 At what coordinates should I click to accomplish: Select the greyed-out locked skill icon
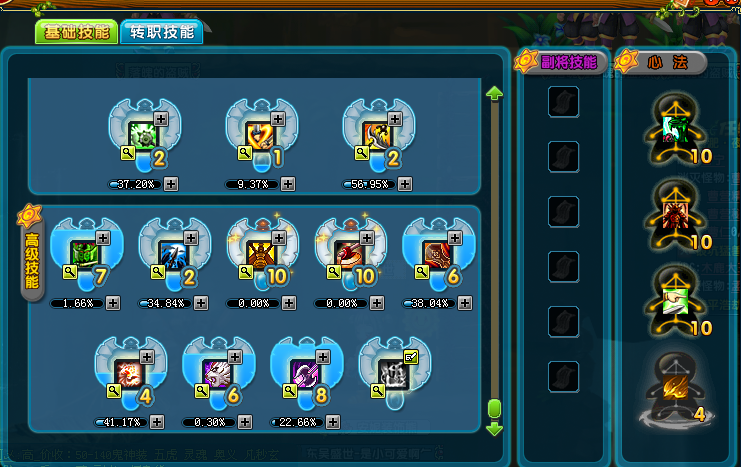point(393,372)
